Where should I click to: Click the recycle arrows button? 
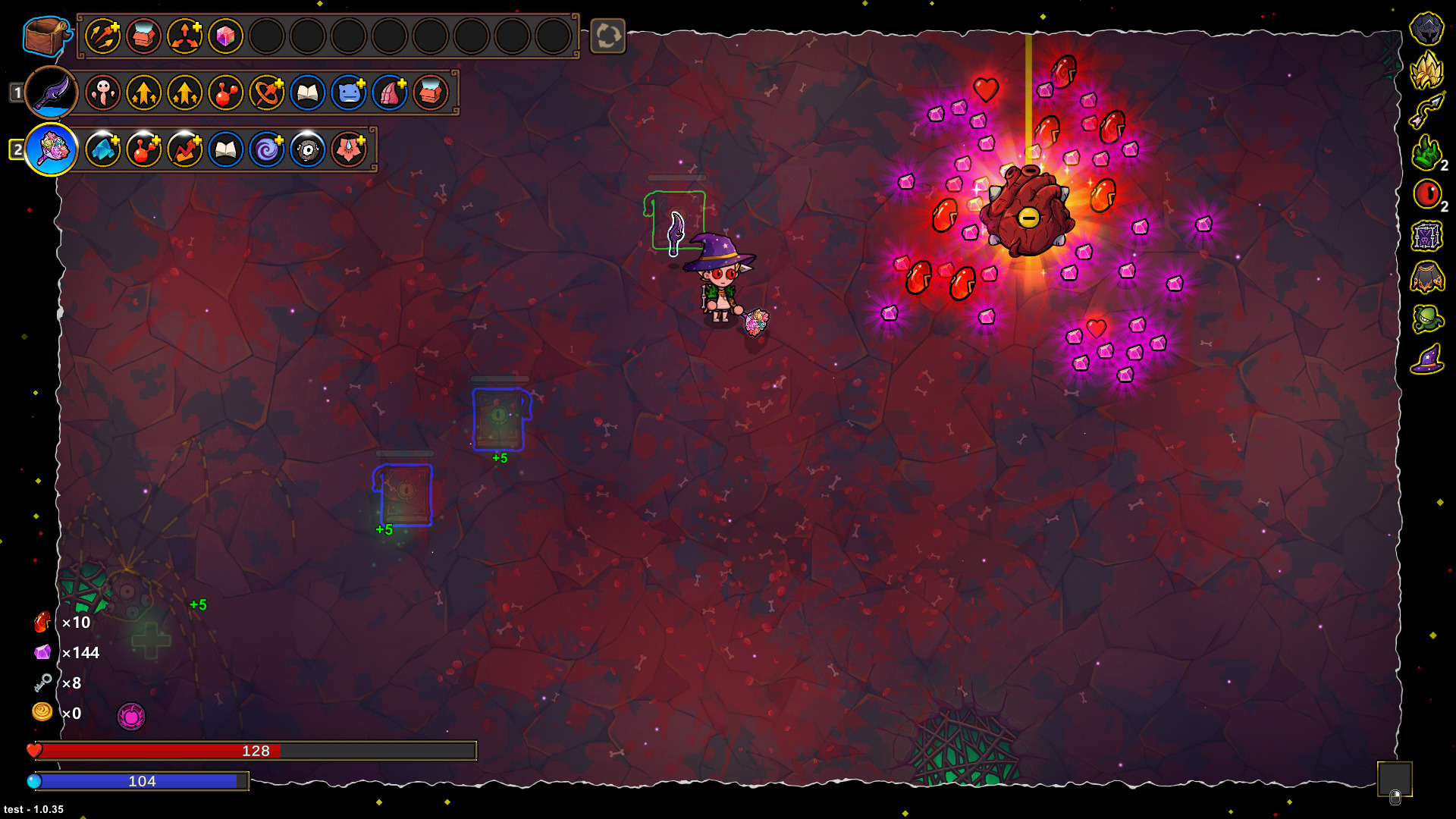click(x=607, y=36)
